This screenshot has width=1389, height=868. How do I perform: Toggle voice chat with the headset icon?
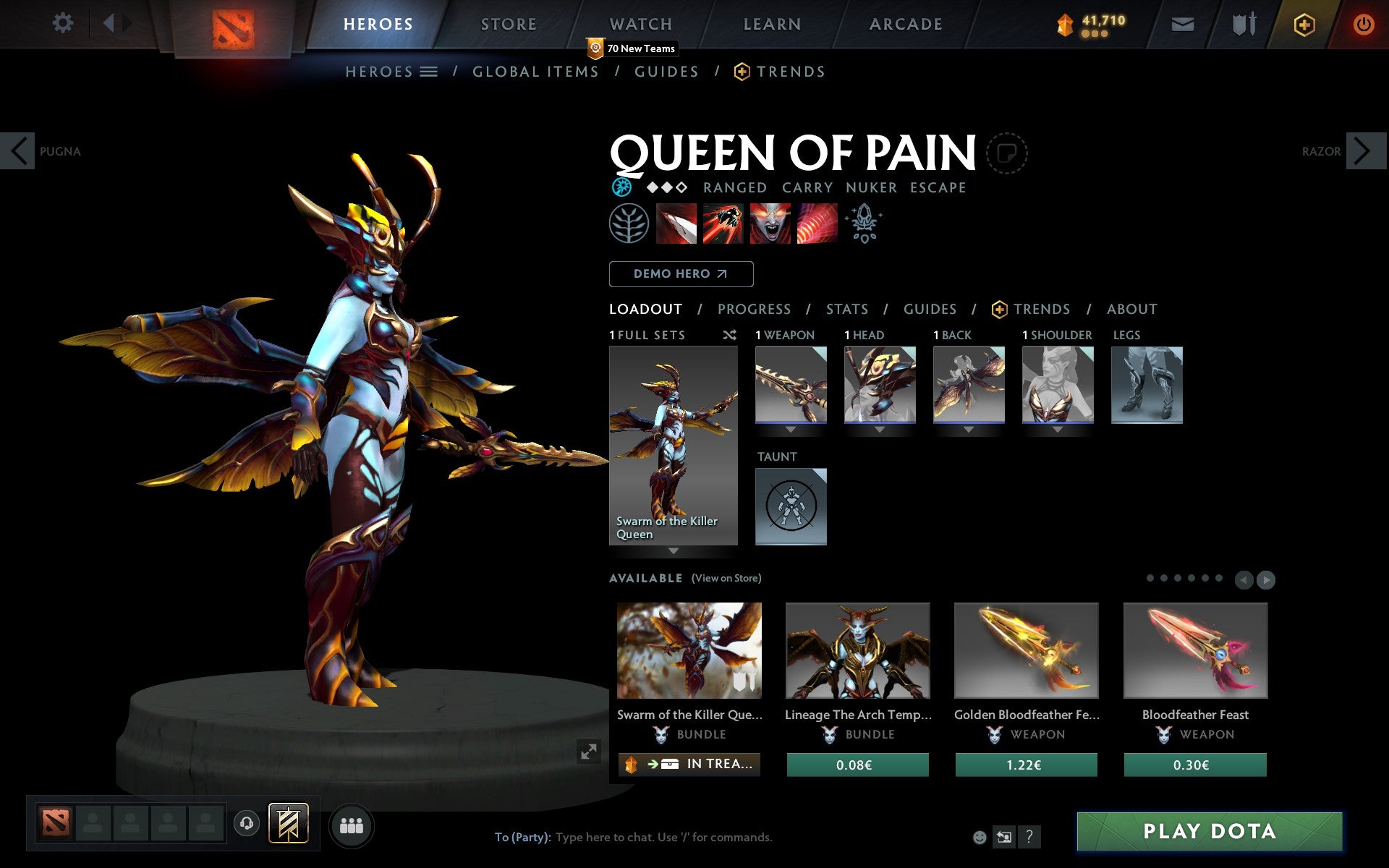point(247,822)
